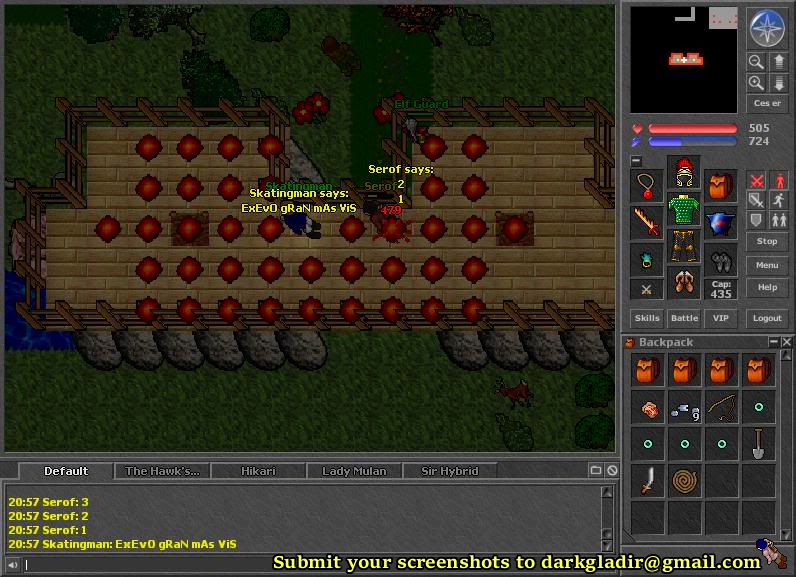Open the game Menu button
This screenshot has width=796, height=577.
click(x=767, y=265)
